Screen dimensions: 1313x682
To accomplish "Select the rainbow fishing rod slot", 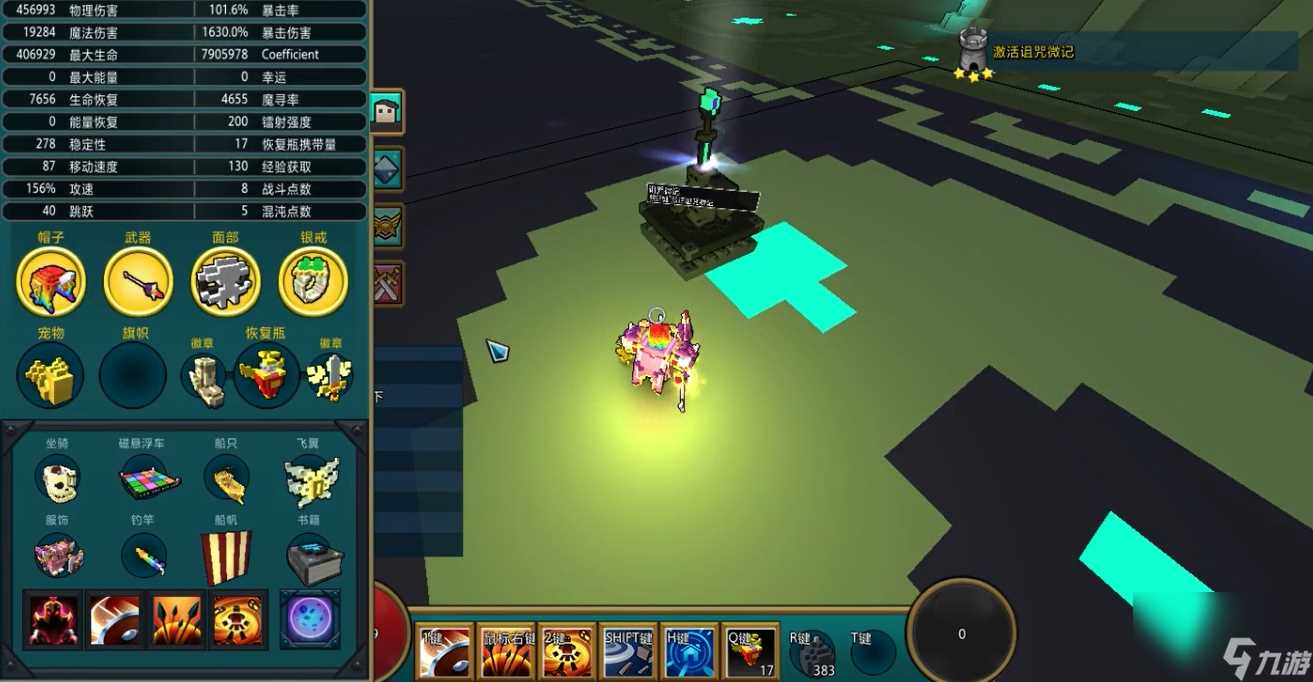I will (144, 556).
